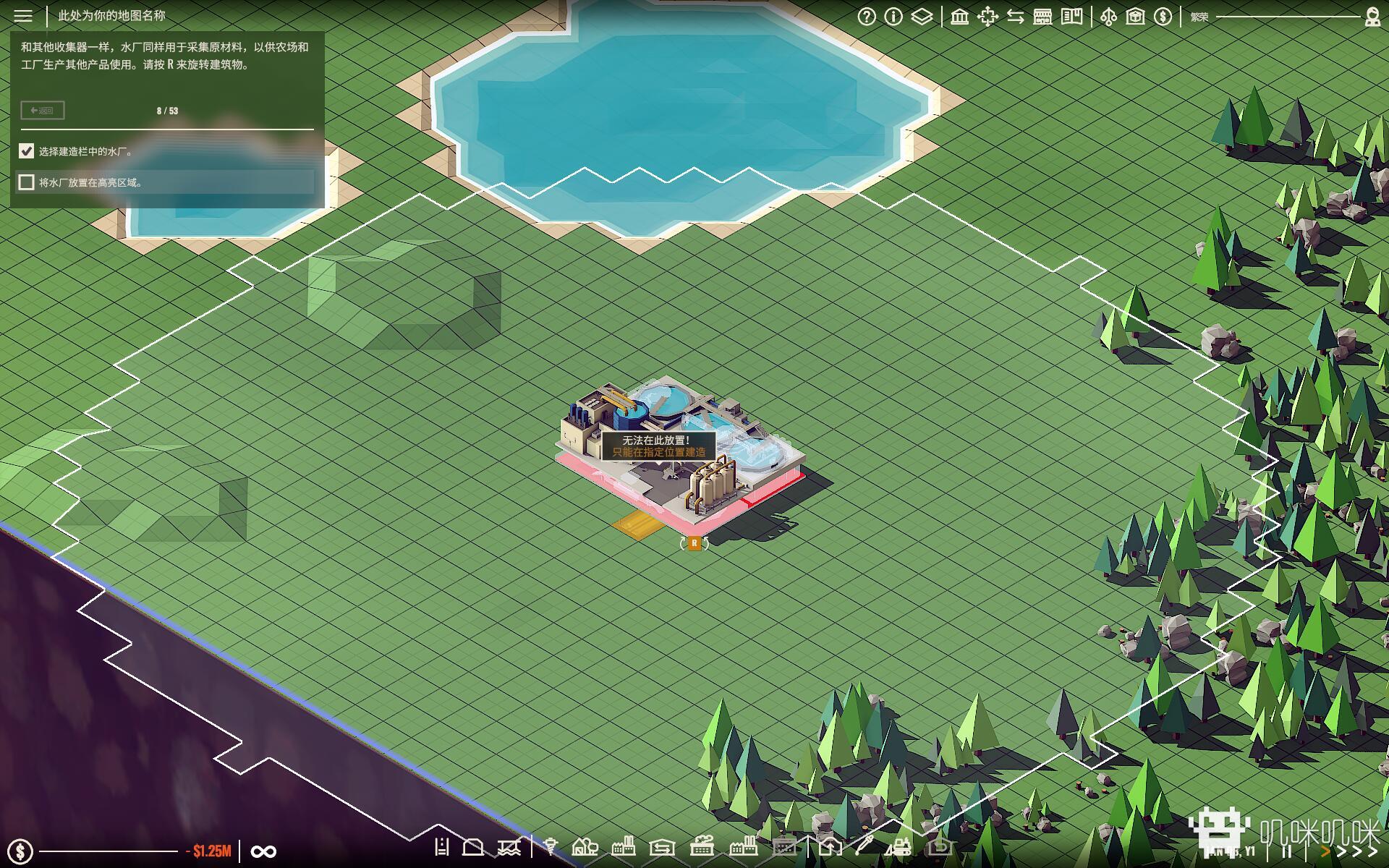
Task: Open the bank building icon
Action: (x=960, y=17)
